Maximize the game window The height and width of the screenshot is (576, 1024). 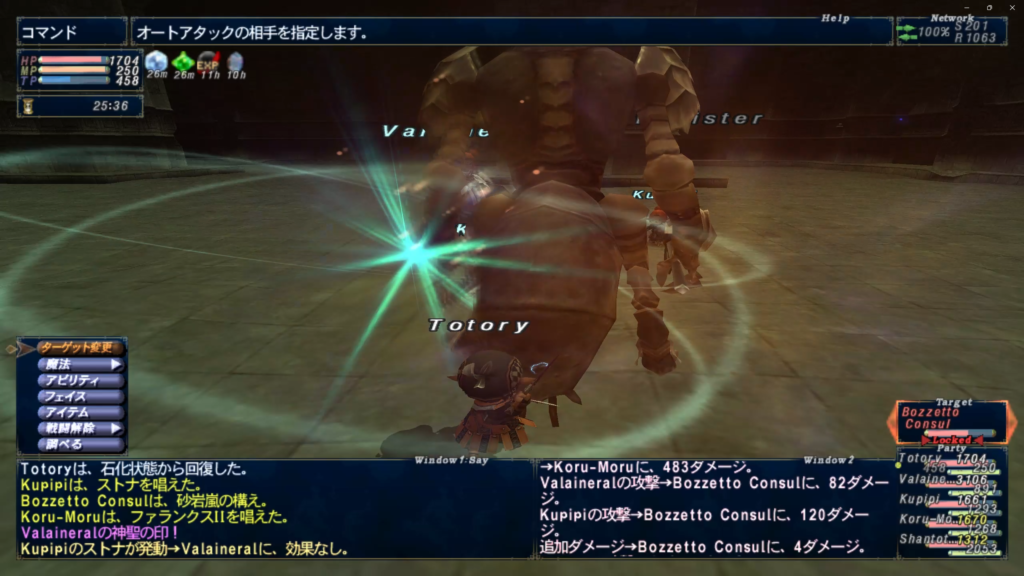pos(988,7)
